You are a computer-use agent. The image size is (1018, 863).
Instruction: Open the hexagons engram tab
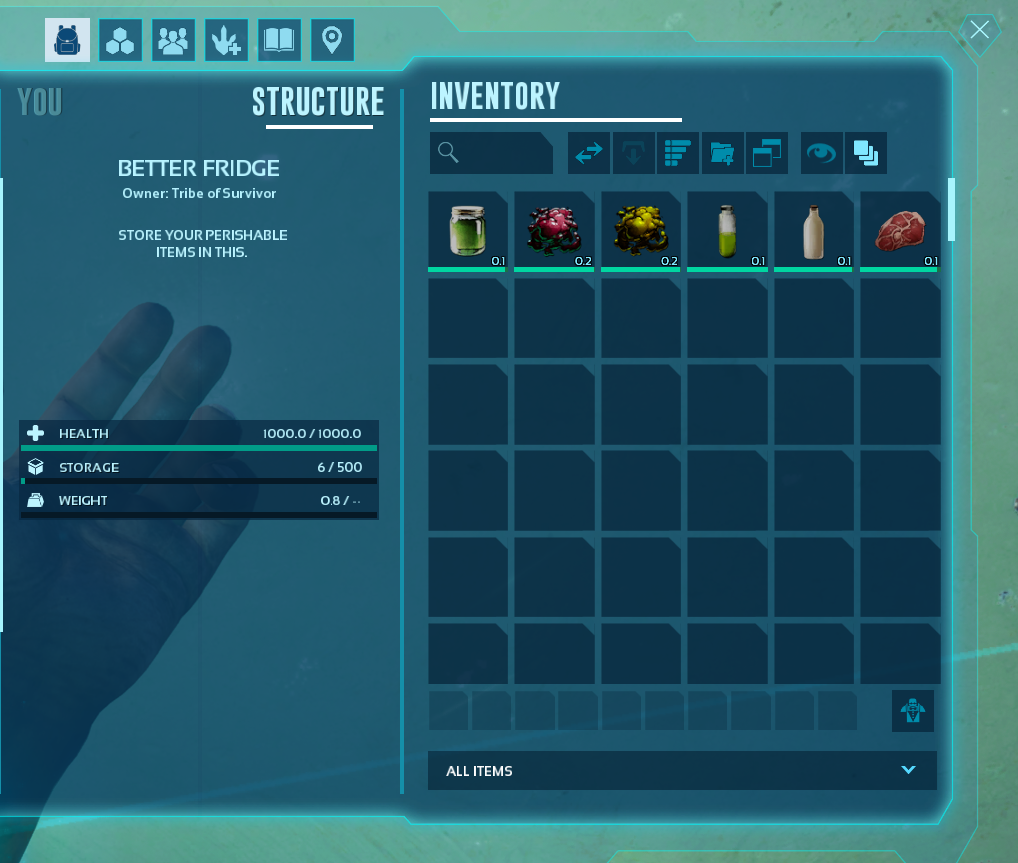(x=120, y=40)
